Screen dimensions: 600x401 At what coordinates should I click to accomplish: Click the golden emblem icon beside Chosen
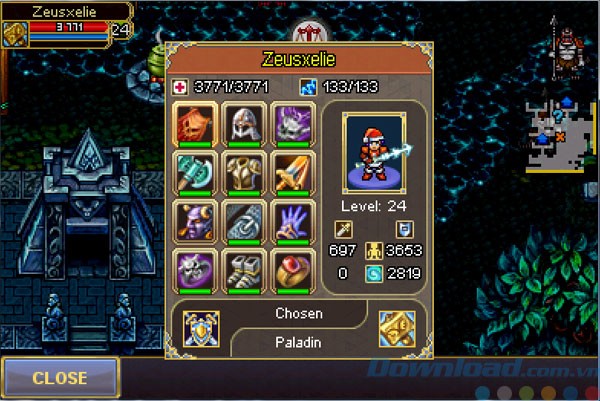coord(398,328)
